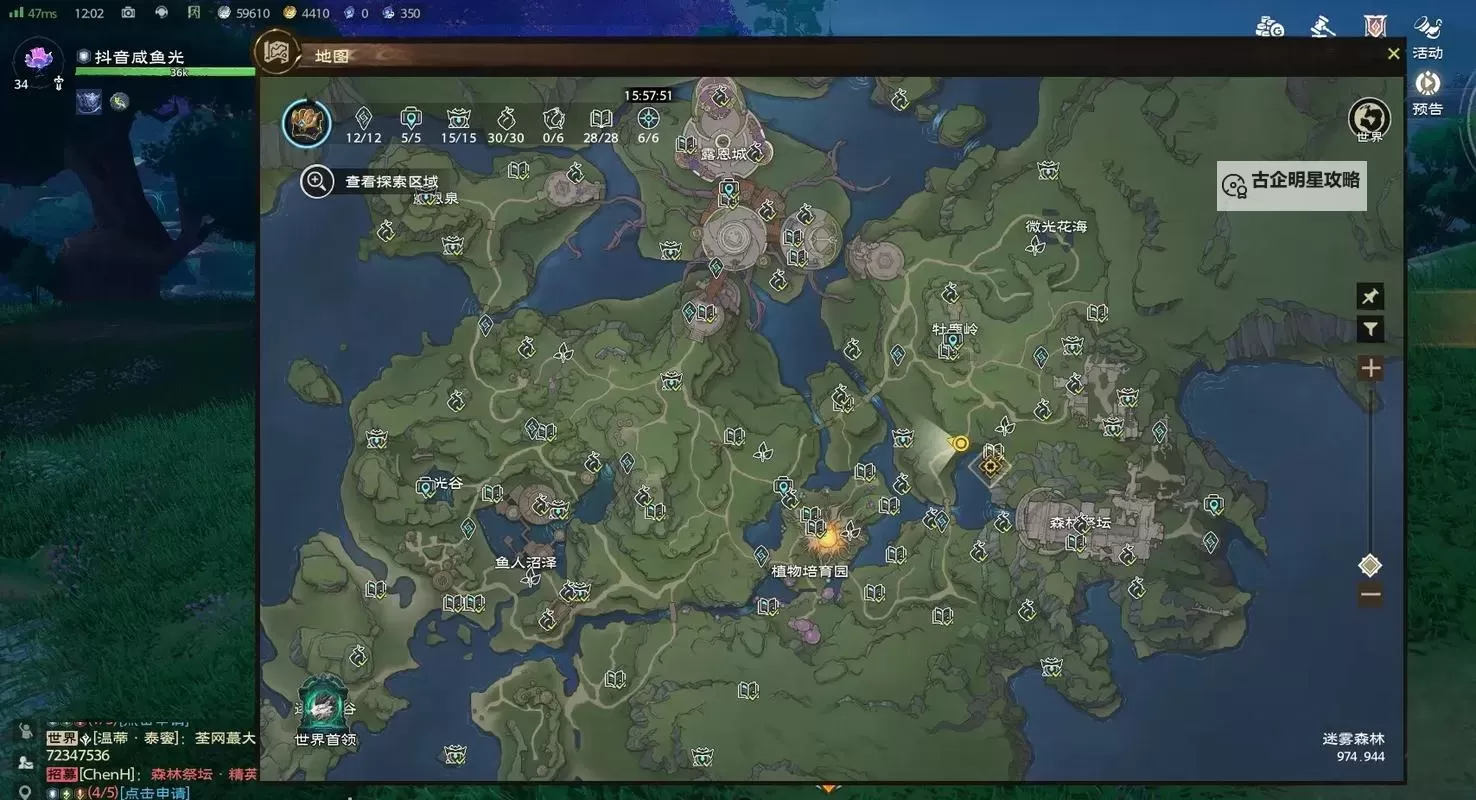Click the diamond handle on the zoom slider
The image size is (1476, 800).
click(x=1370, y=565)
